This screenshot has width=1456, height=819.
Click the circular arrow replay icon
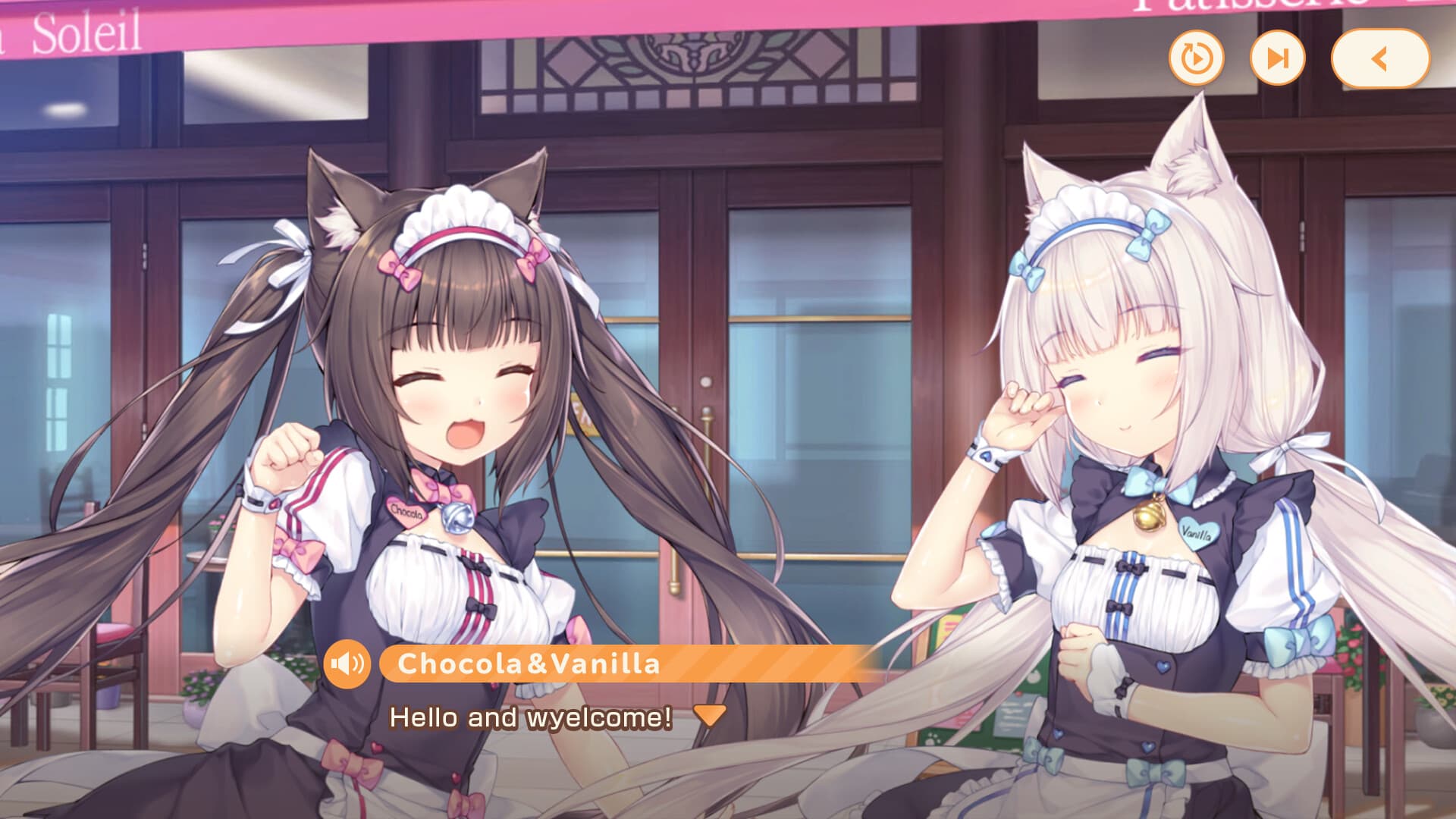[x=1196, y=57]
